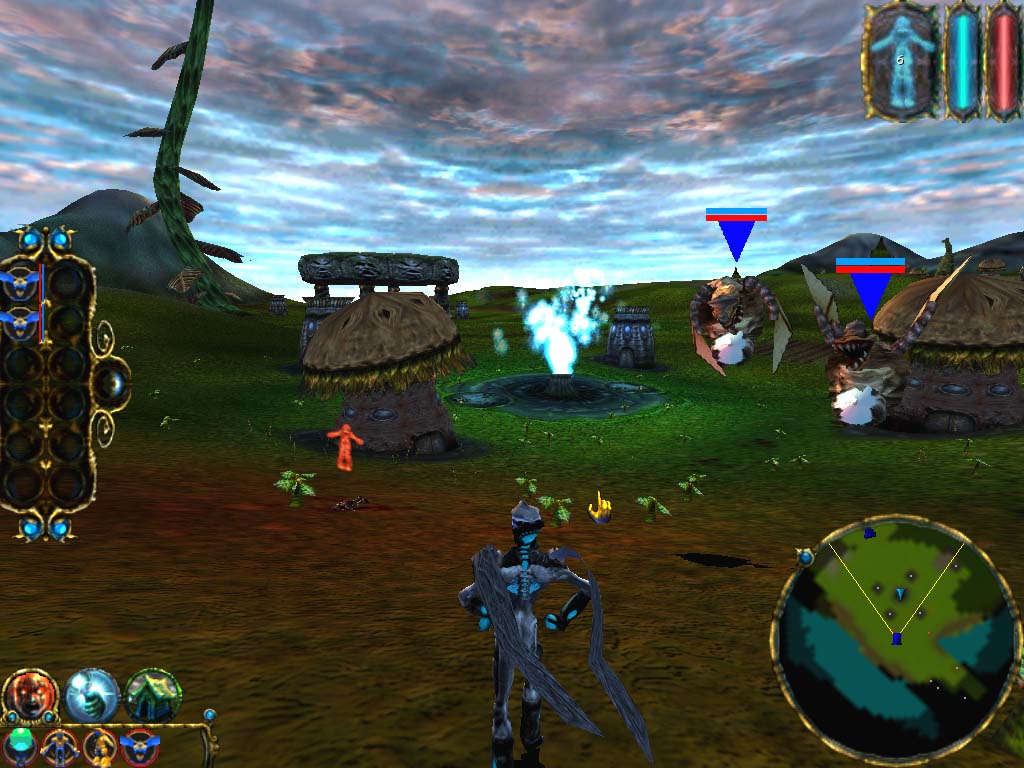The width and height of the screenshot is (1024, 768).
Task: Activate the spread-armed blue figure spell
Action: point(60,746)
